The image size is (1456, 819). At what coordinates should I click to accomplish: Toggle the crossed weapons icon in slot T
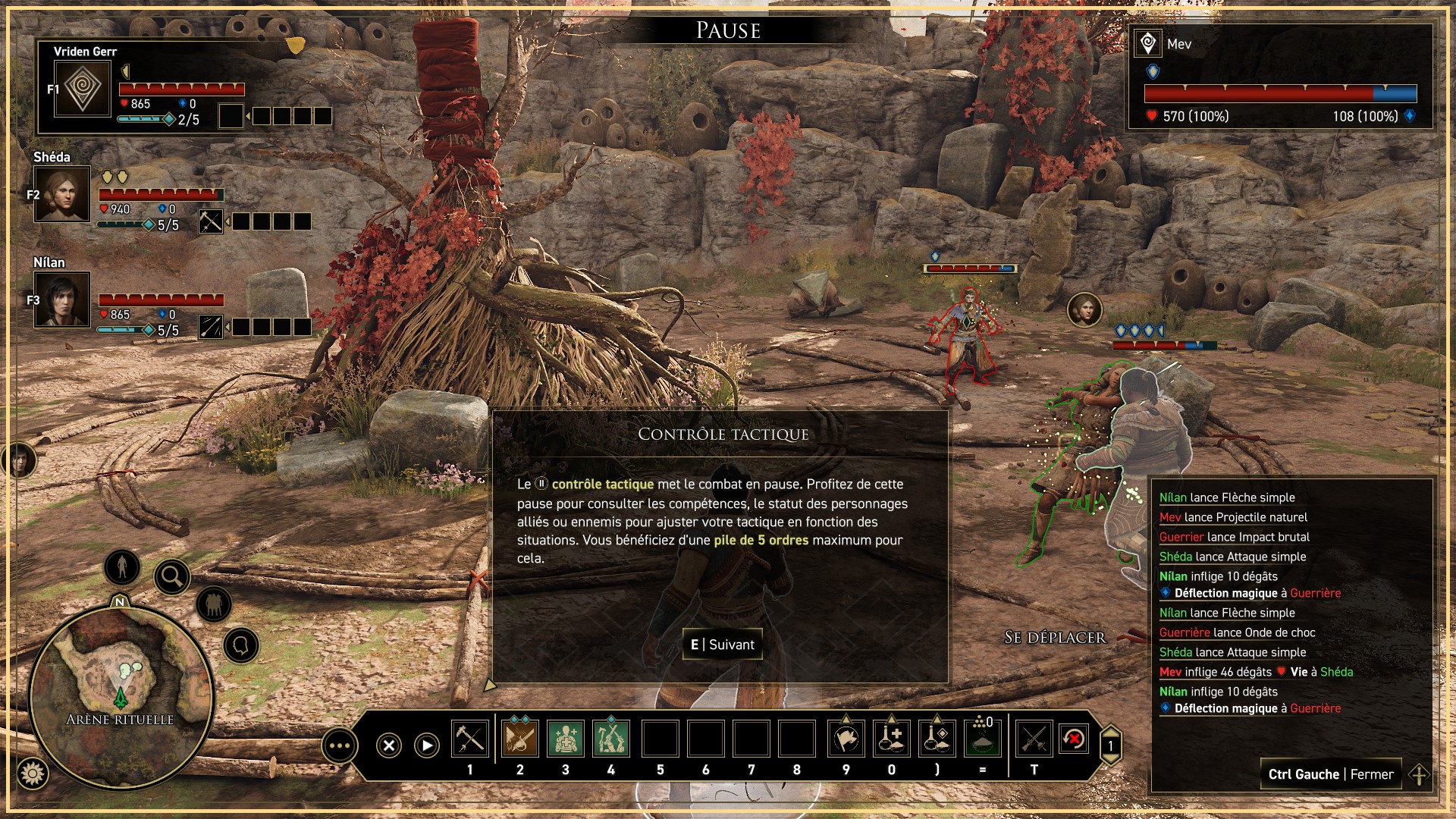point(1034,739)
